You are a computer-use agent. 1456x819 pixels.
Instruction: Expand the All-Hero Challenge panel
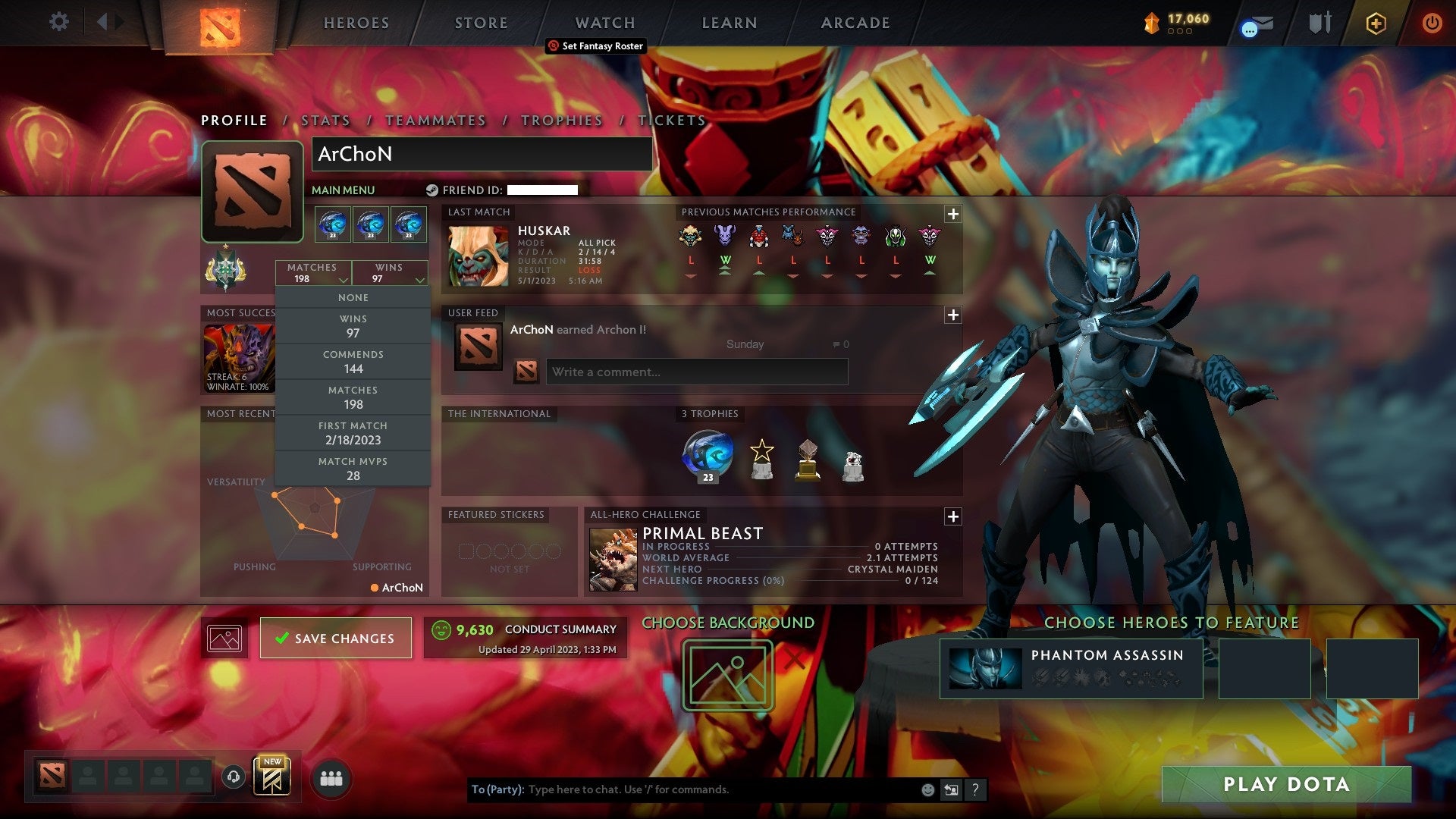click(953, 516)
